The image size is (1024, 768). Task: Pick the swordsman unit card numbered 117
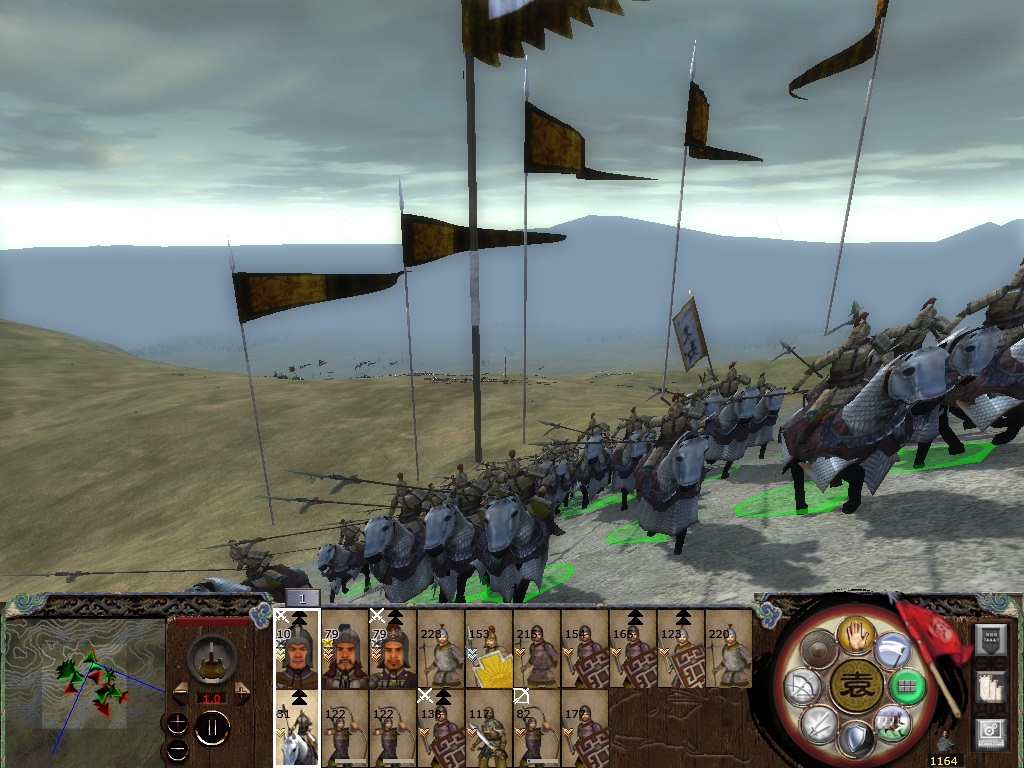[x=489, y=729]
